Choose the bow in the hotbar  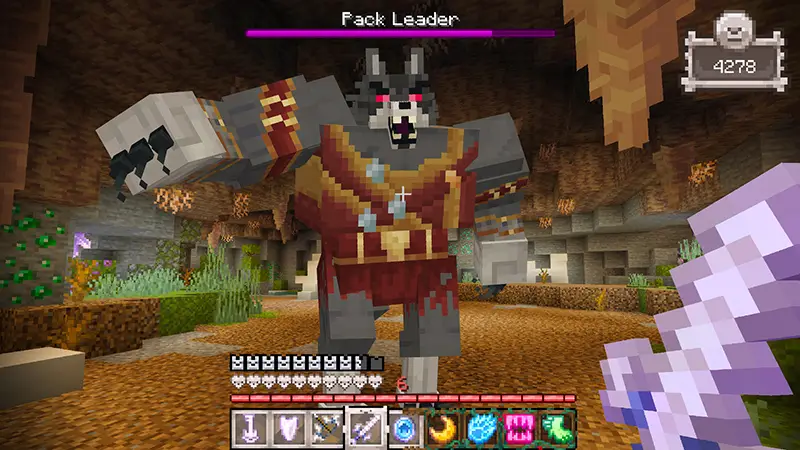325,428
